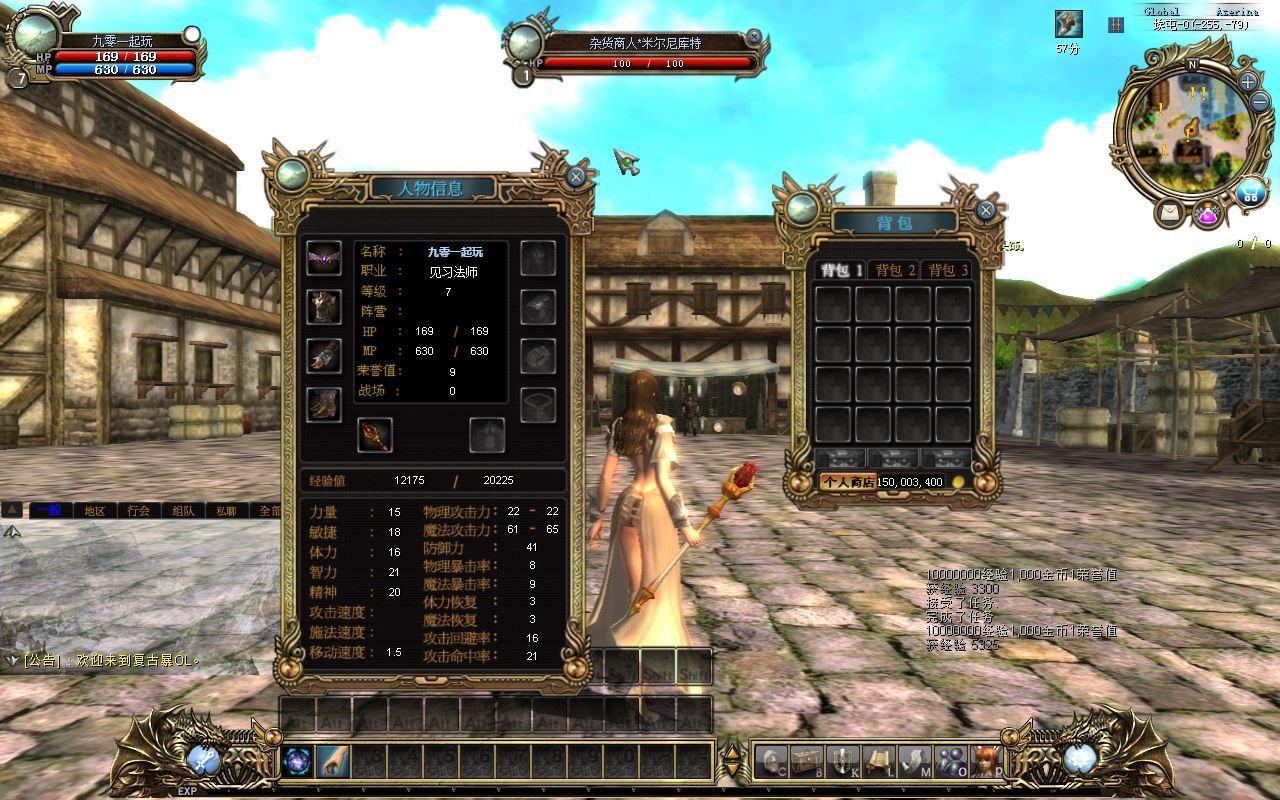Click the purple potion icon by minimap
Screen dimensions: 1280x800
click(x=1208, y=213)
